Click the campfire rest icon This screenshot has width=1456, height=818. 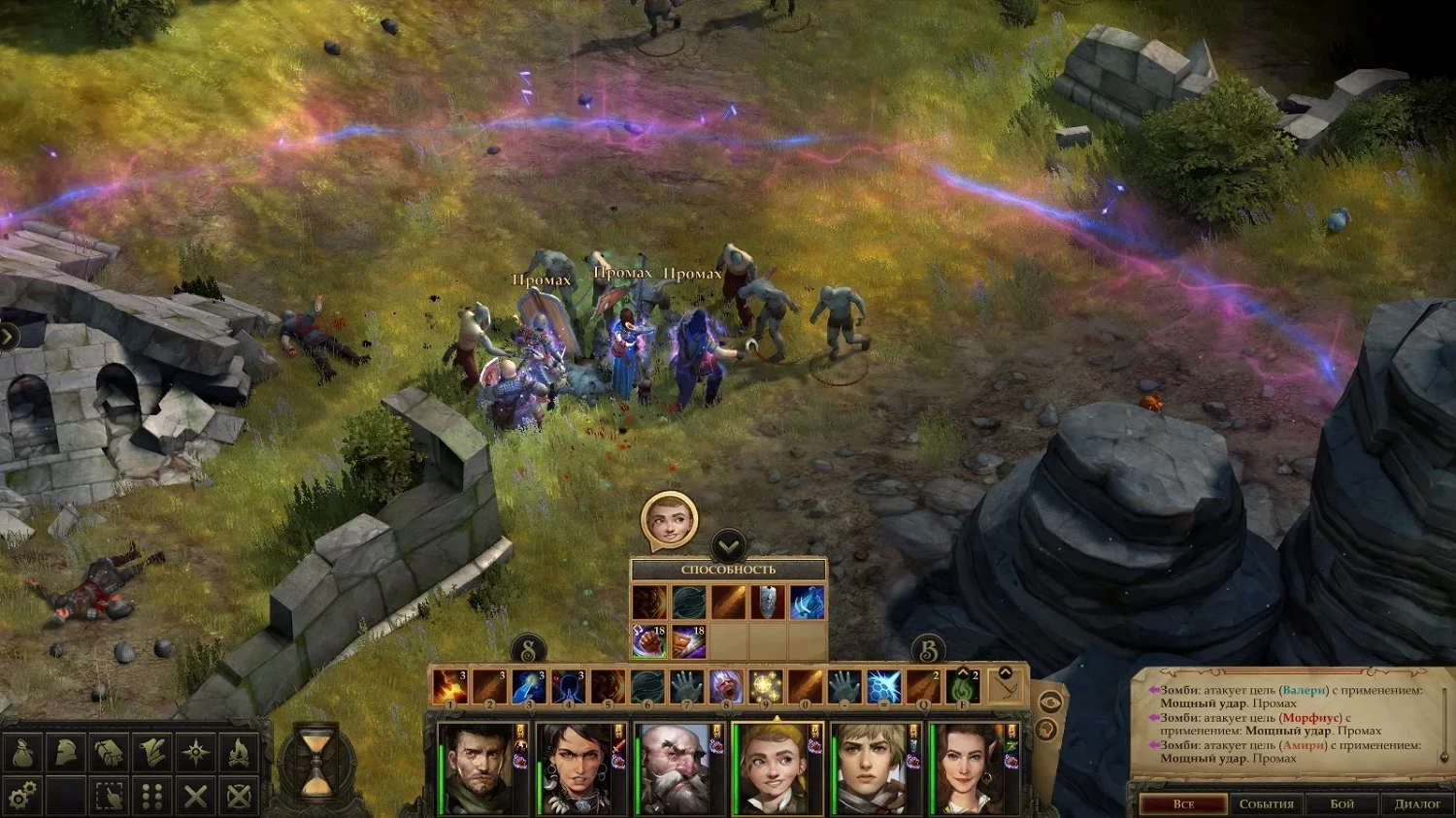point(239,752)
